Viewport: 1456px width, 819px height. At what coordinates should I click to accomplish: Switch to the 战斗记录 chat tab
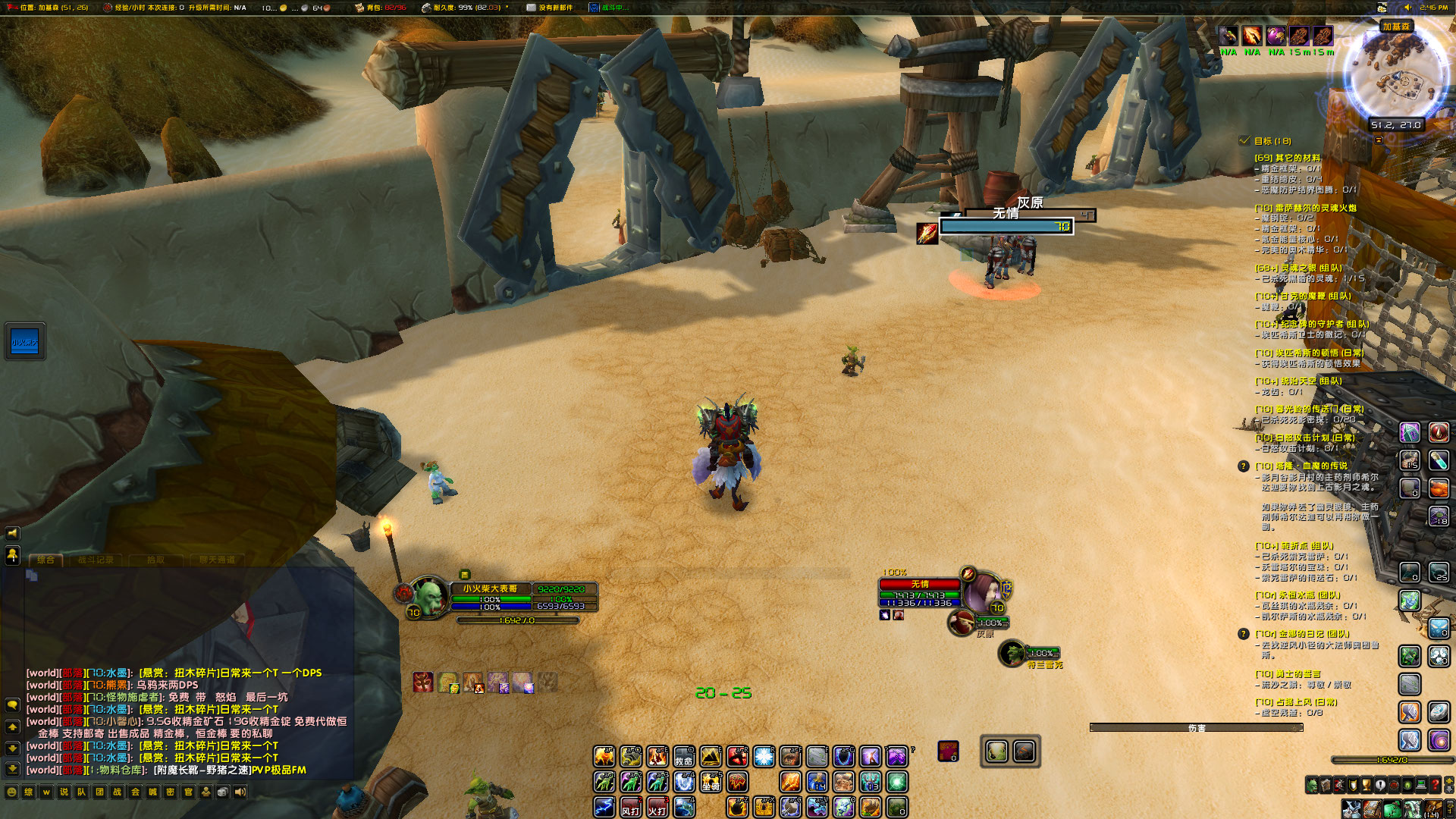[96, 561]
